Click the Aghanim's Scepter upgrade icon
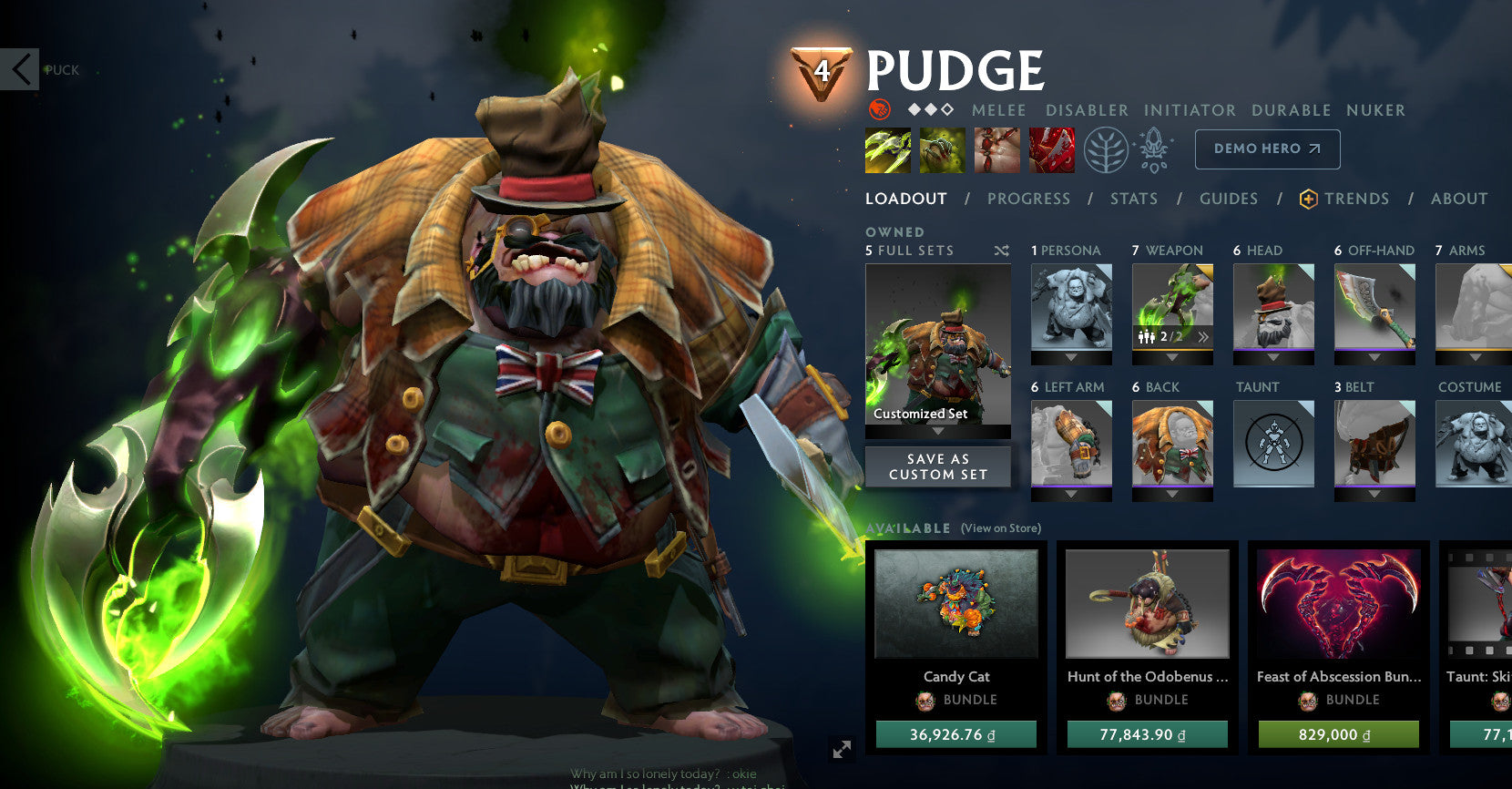This screenshot has width=1512, height=789. tap(1154, 150)
